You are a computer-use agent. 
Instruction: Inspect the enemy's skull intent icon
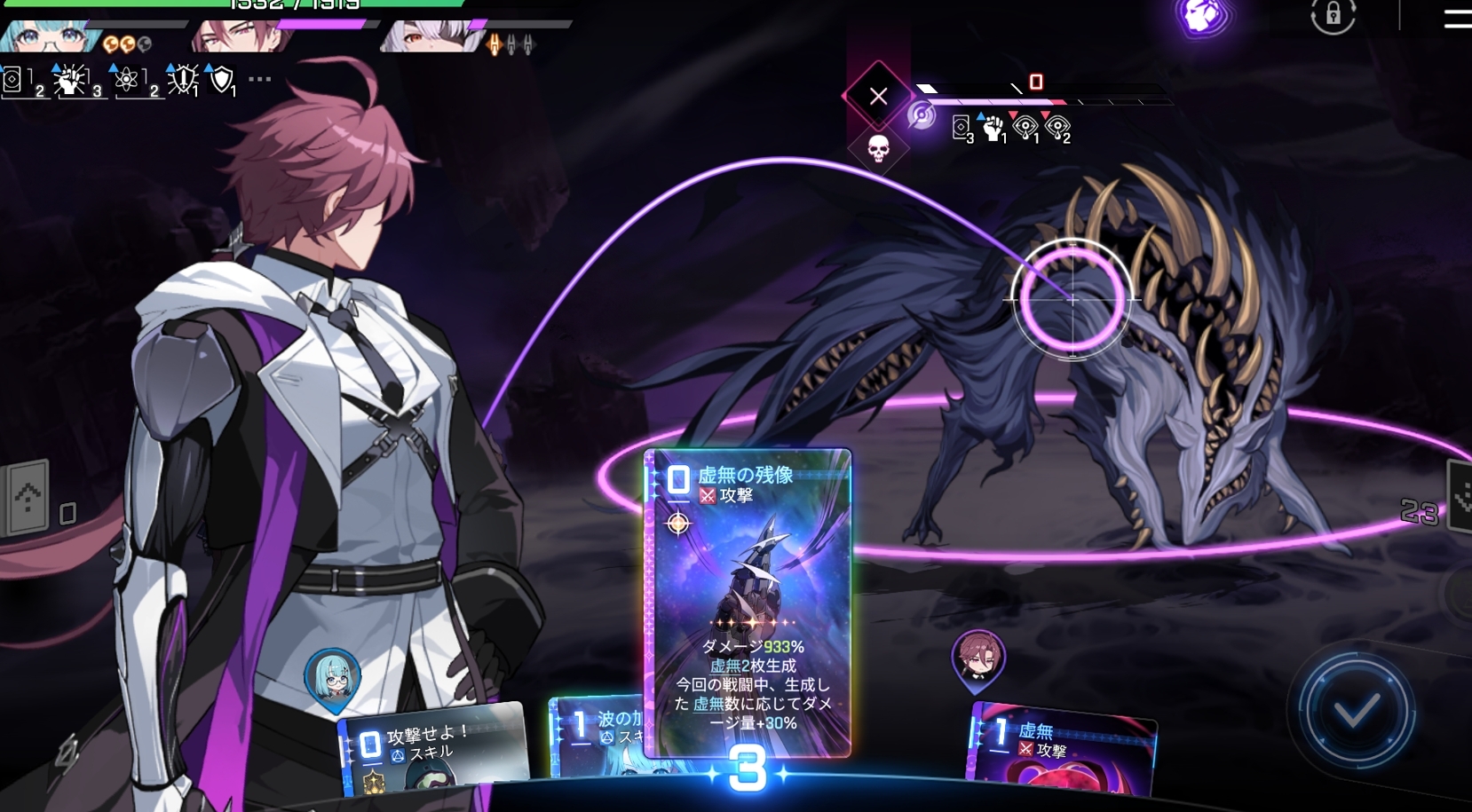(x=877, y=148)
